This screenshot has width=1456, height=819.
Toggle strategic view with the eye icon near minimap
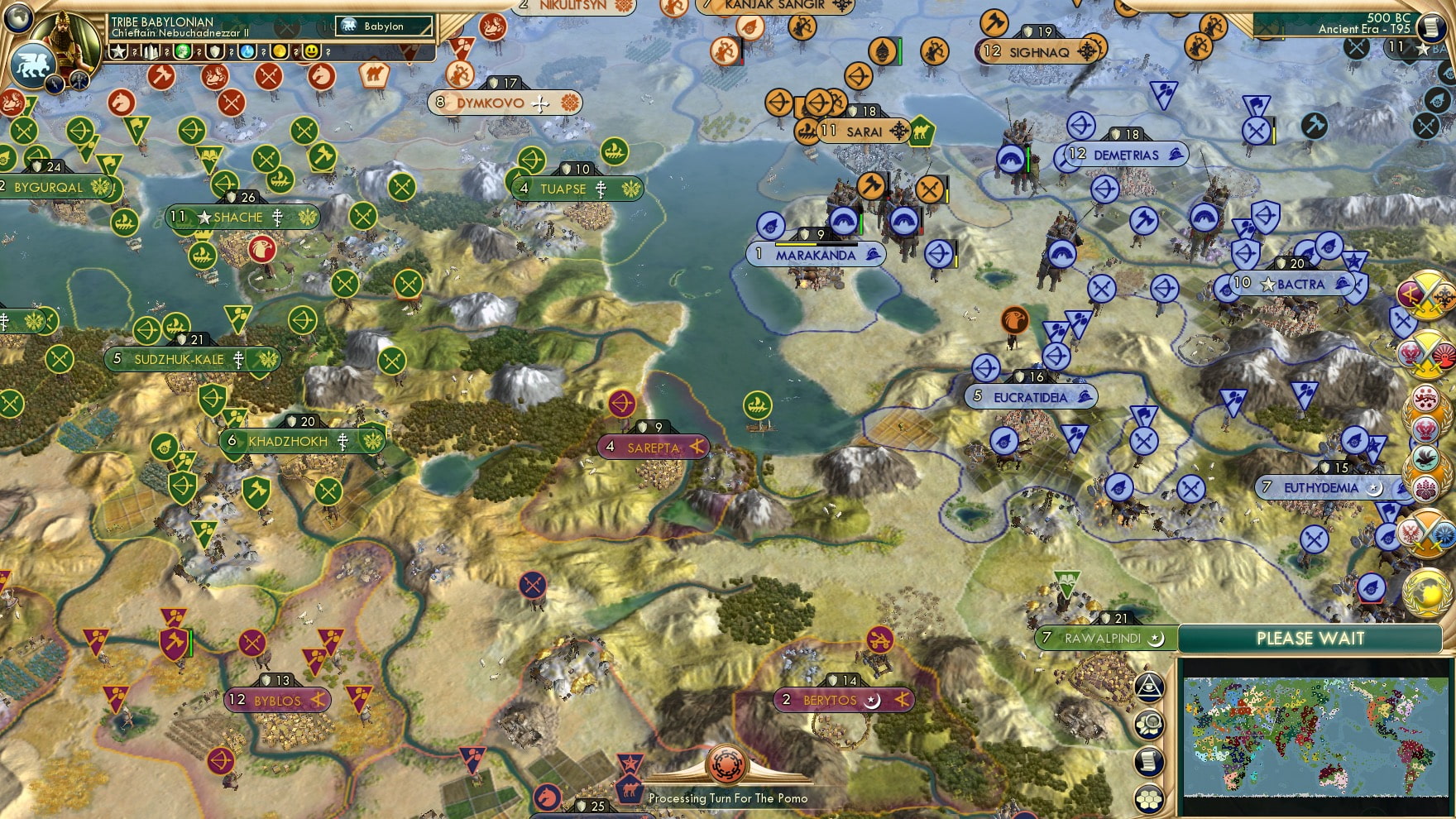tap(1150, 687)
